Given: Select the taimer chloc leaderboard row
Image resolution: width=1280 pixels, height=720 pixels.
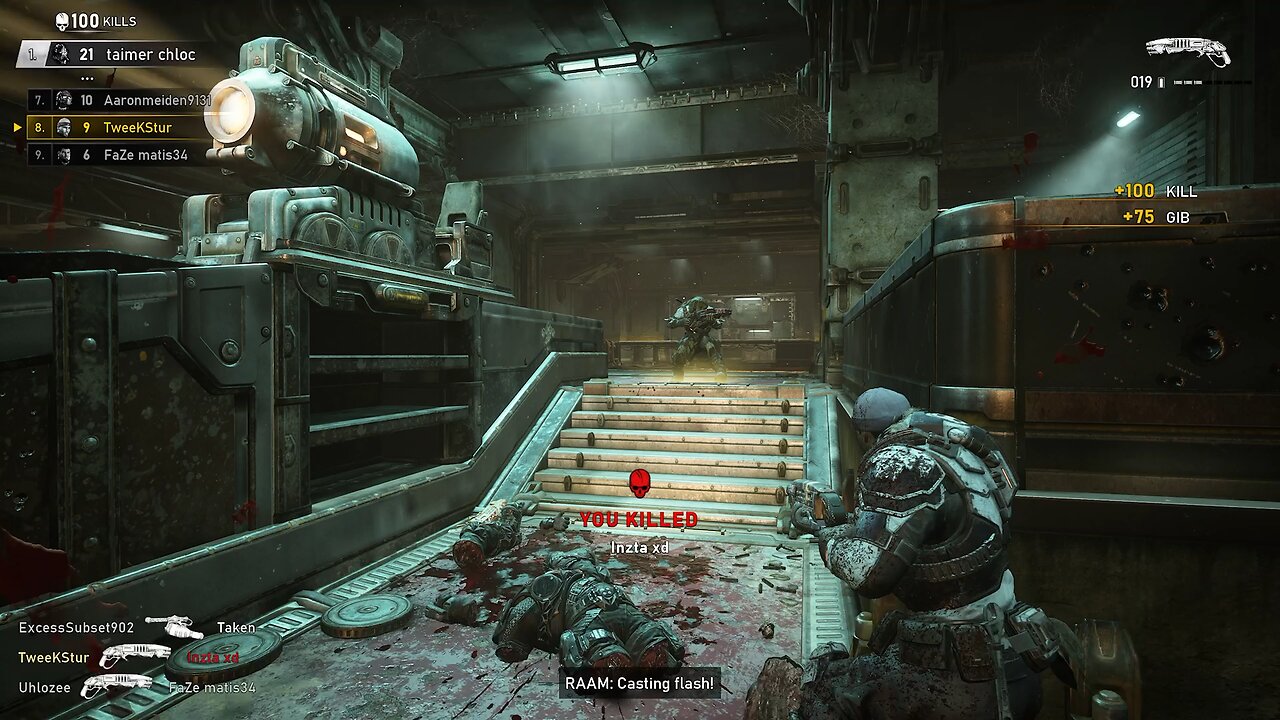Looking at the screenshot, I should click(x=120, y=55).
